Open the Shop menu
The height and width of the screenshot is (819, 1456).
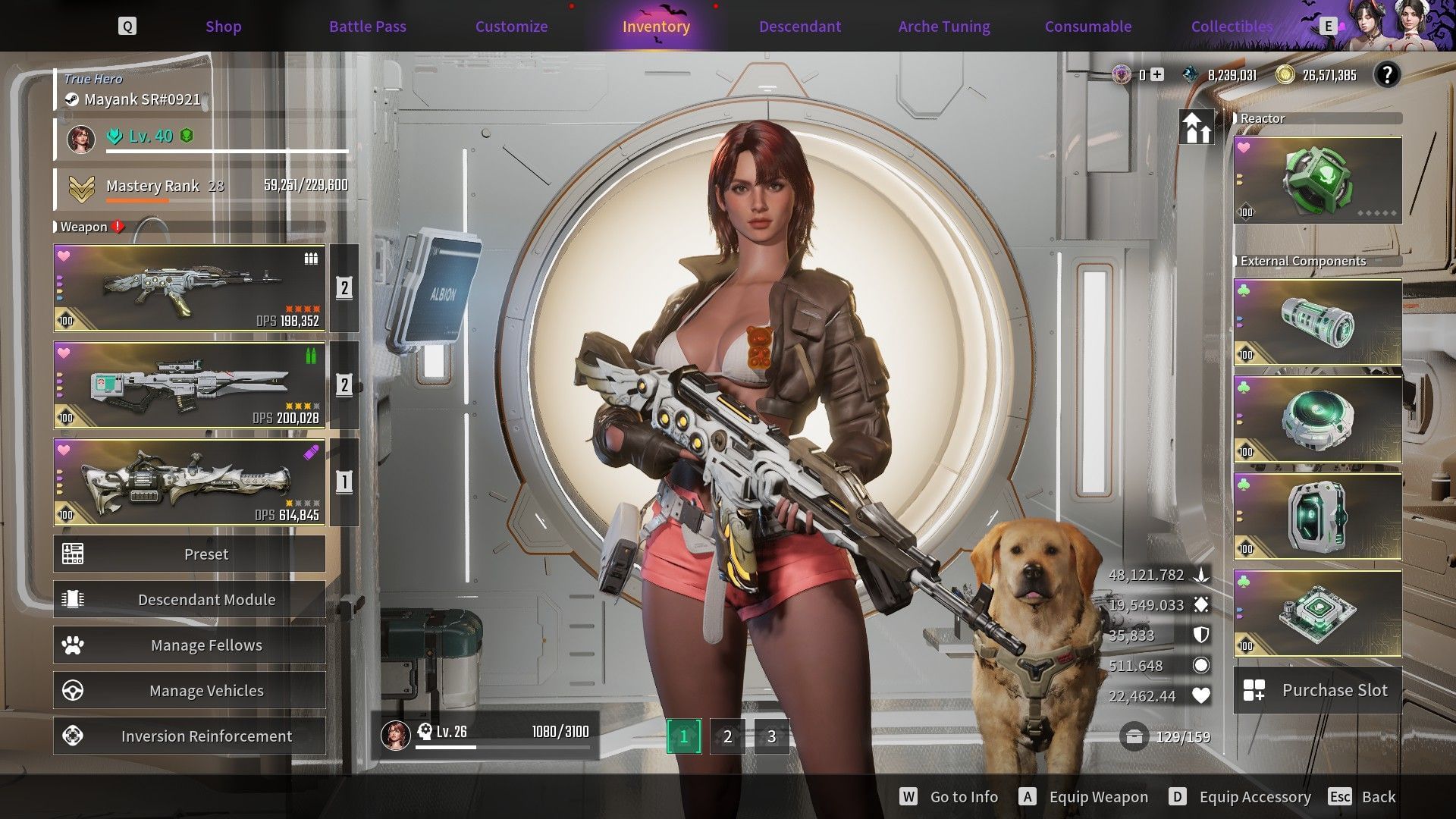(223, 26)
